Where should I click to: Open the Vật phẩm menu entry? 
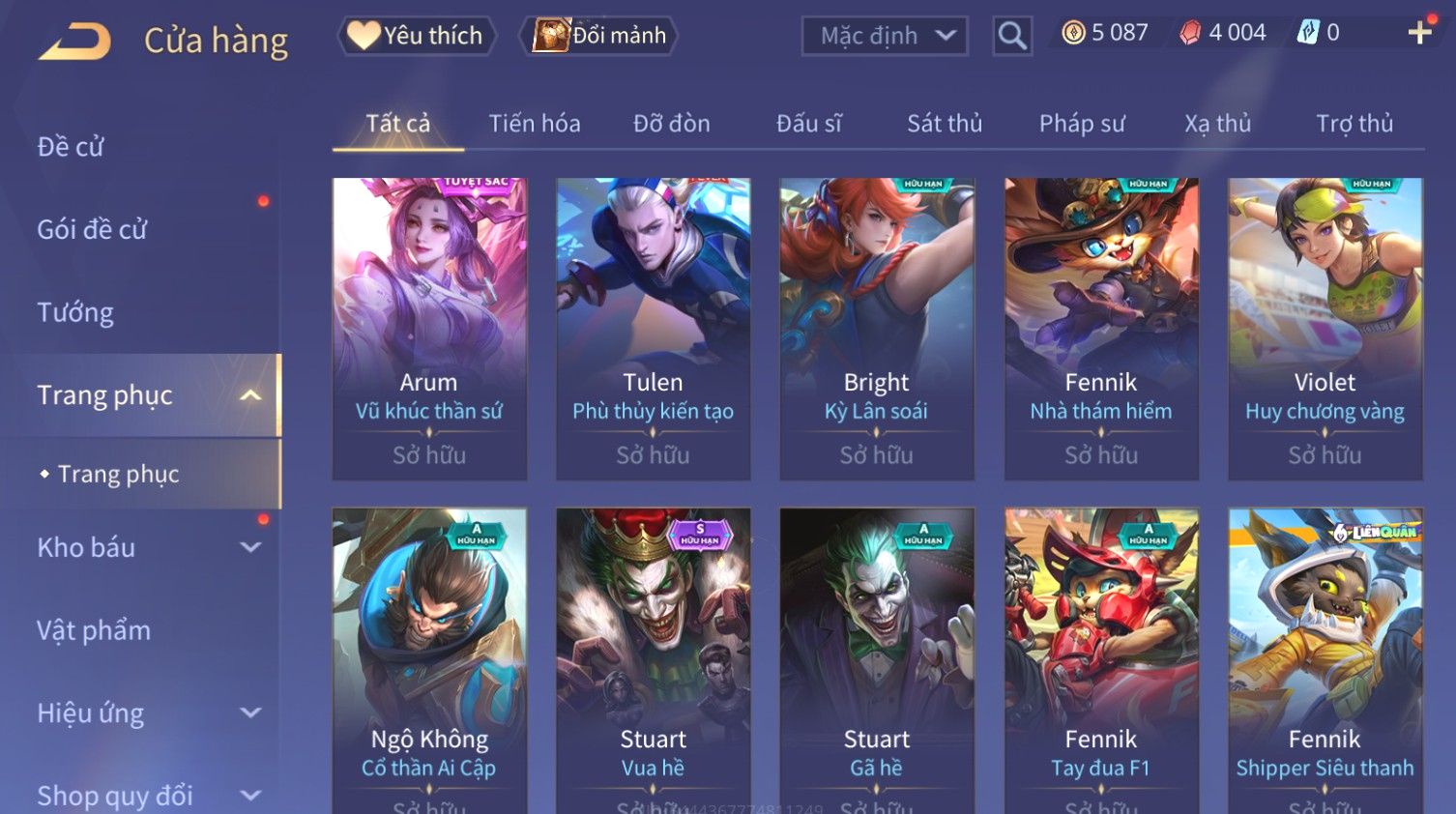94,630
